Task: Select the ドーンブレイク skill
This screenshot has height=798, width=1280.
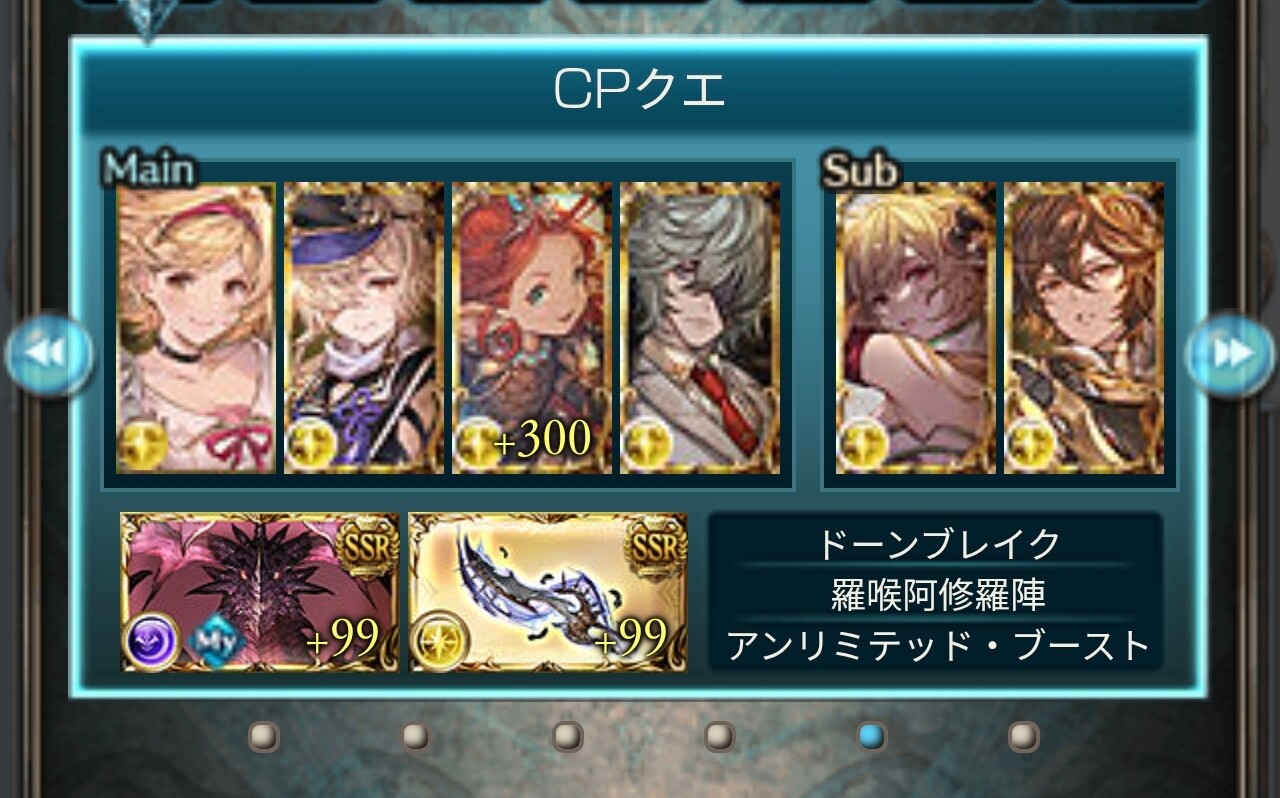Action: click(937, 544)
